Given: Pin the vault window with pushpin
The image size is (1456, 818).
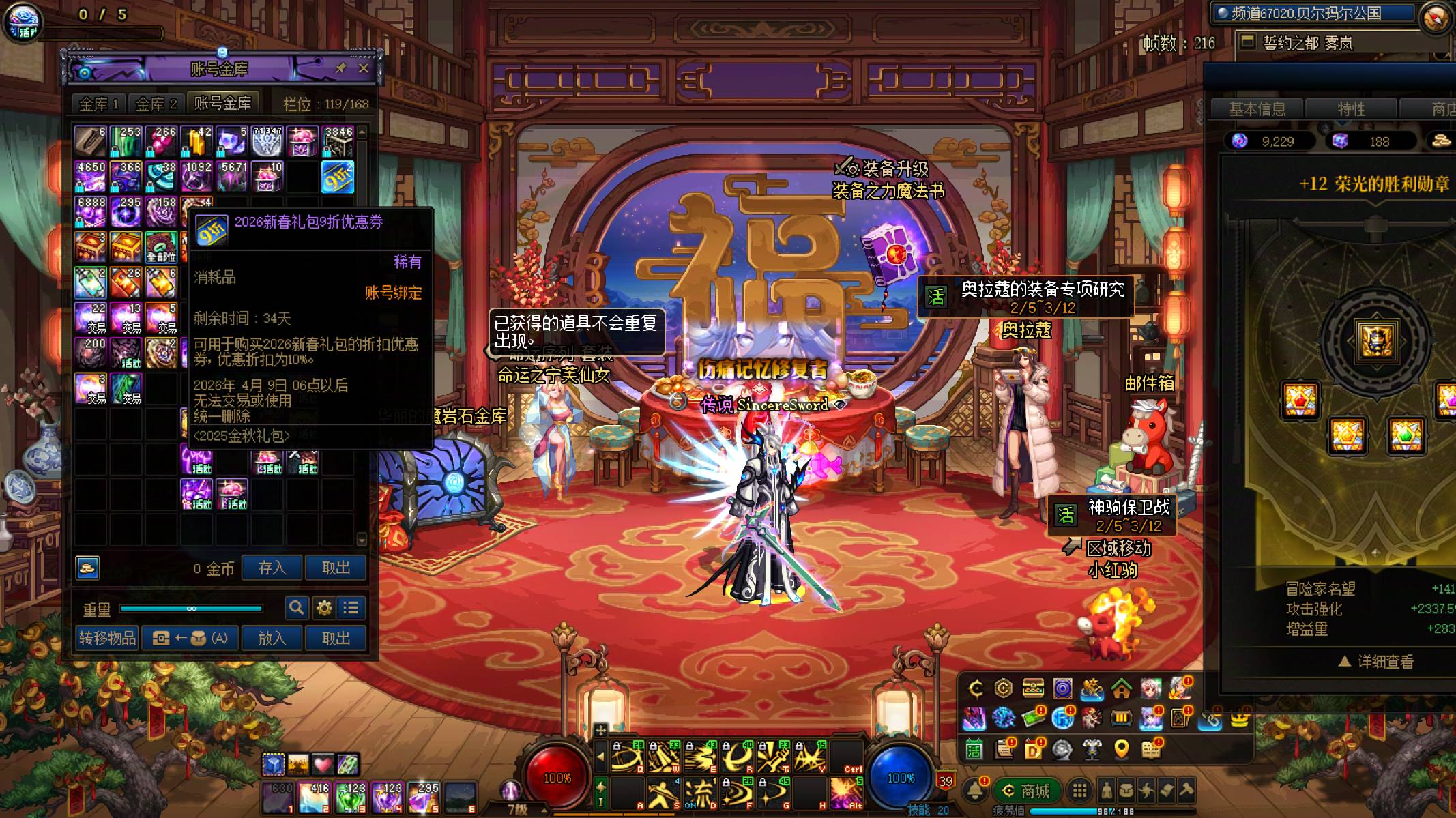Looking at the screenshot, I should (341, 68).
